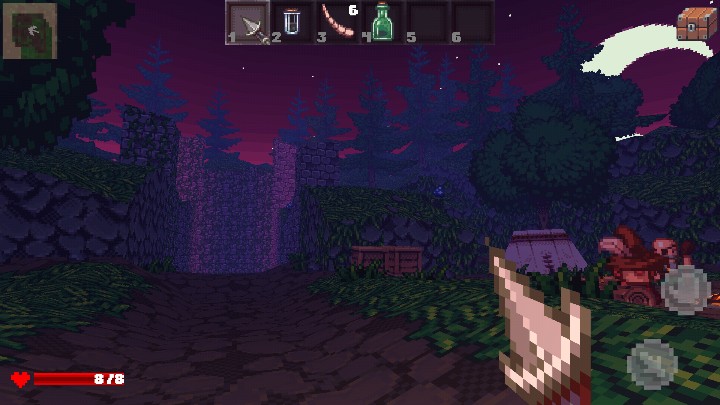Select the empty glass vial slot
This screenshot has height=405, width=720.
pos(292,22)
